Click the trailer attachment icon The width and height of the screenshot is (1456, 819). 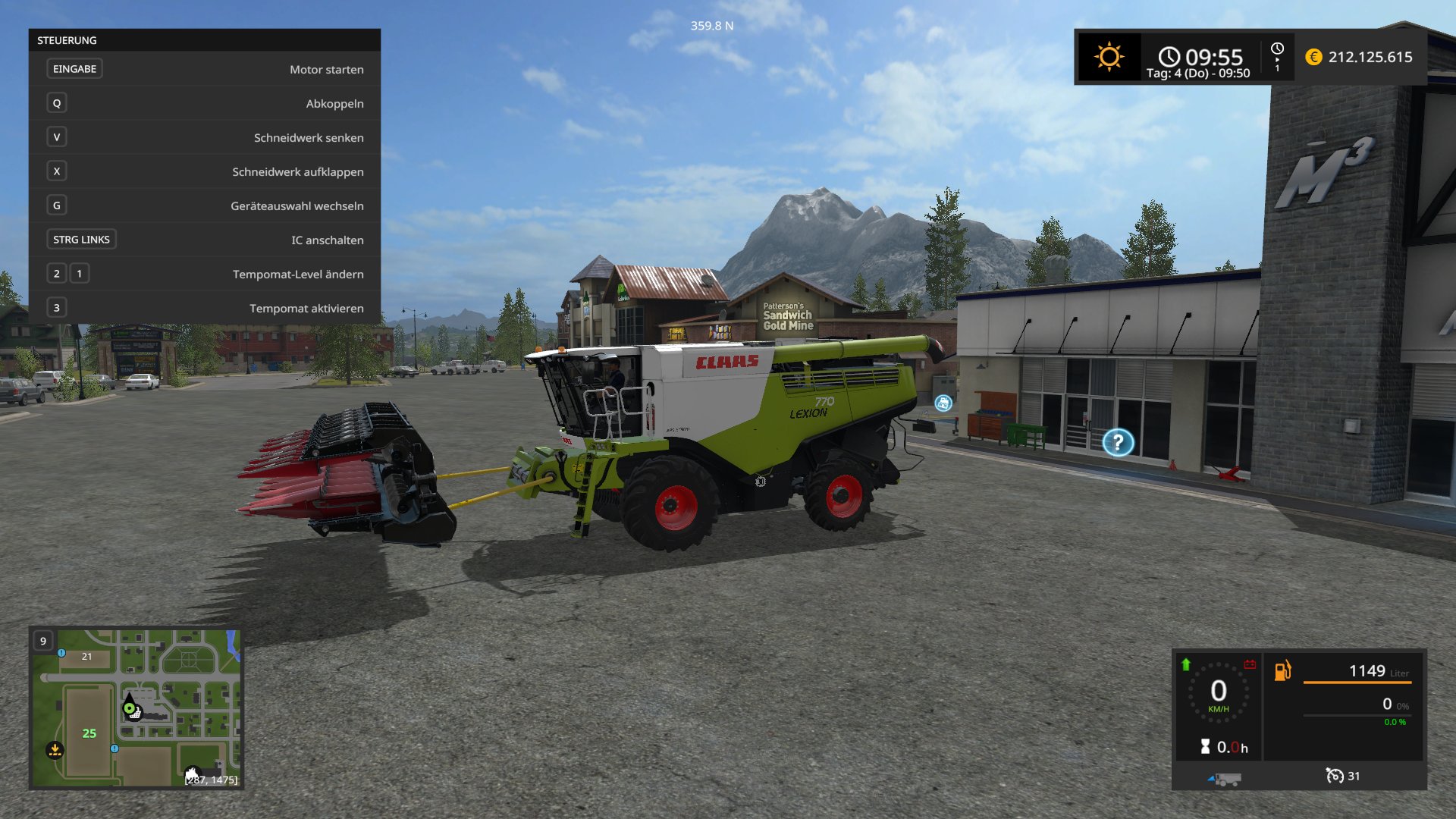tap(1225, 779)
